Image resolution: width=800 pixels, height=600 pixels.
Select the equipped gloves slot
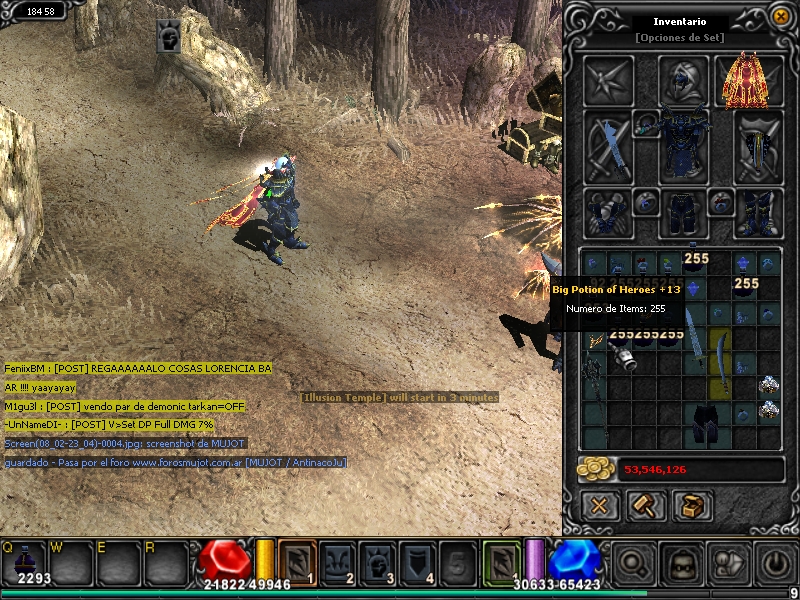(608, 213)
